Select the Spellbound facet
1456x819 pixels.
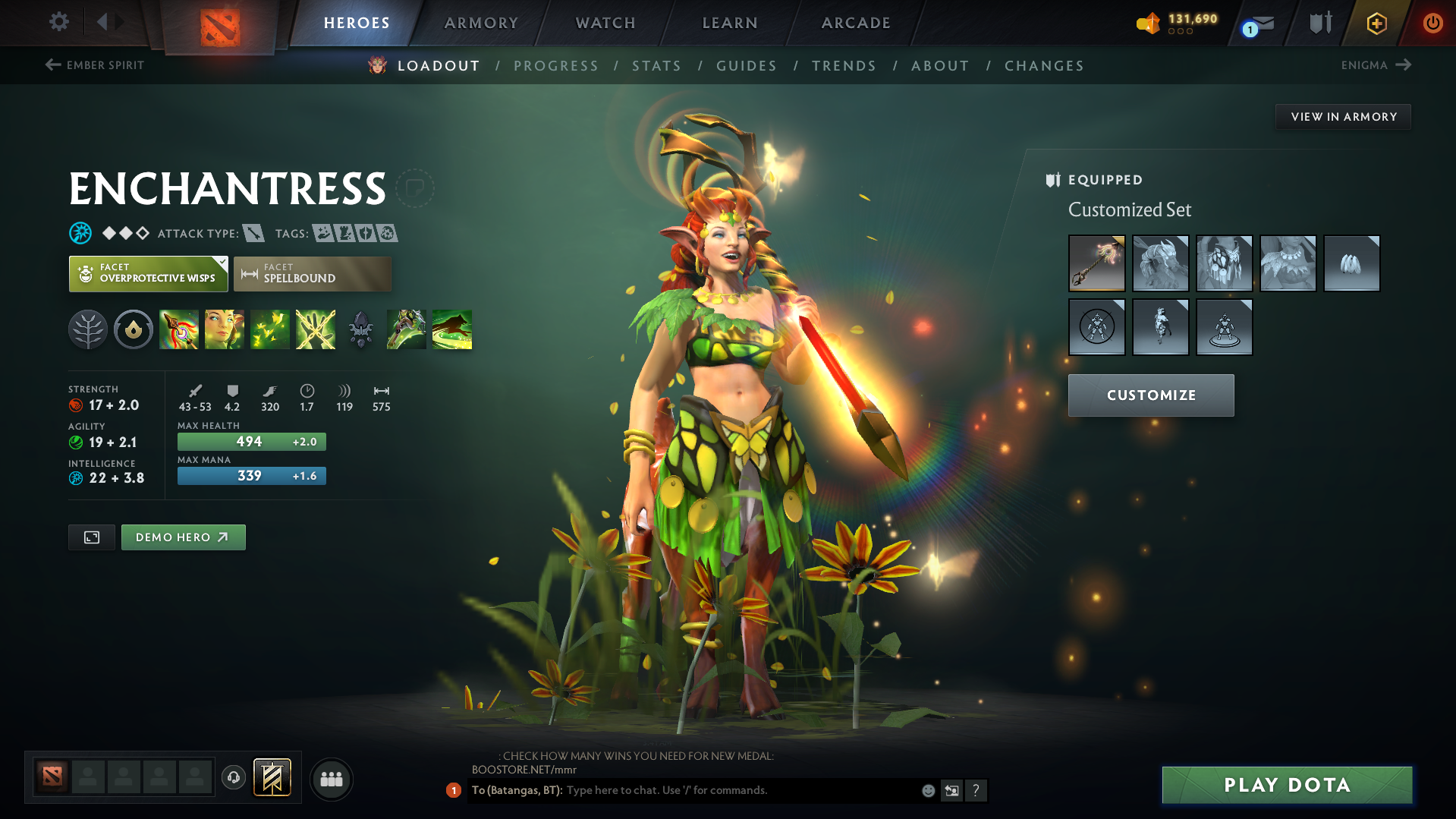click(x=312, y=274)
